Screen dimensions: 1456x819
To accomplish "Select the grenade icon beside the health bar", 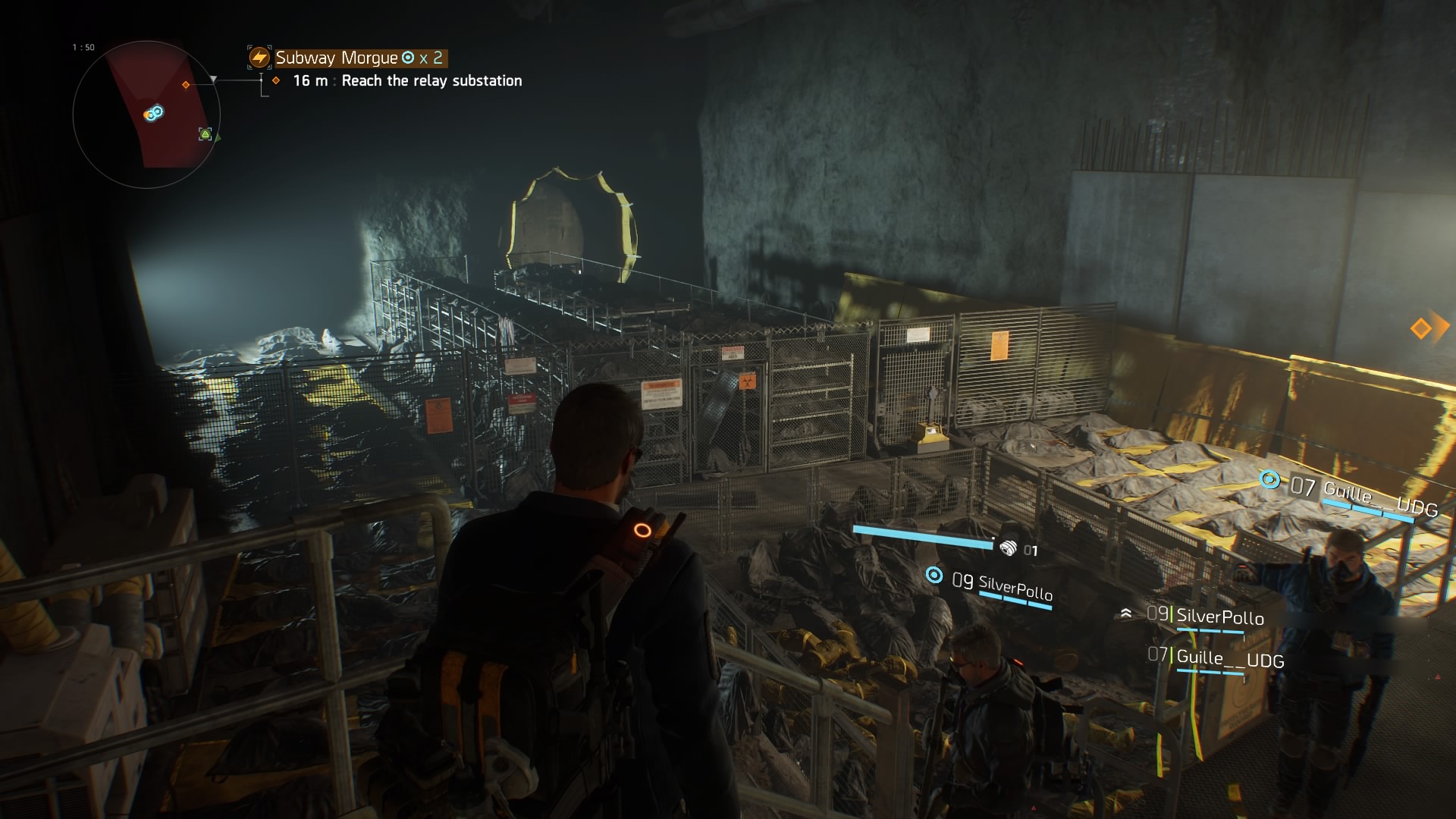I will point(1008,548).
